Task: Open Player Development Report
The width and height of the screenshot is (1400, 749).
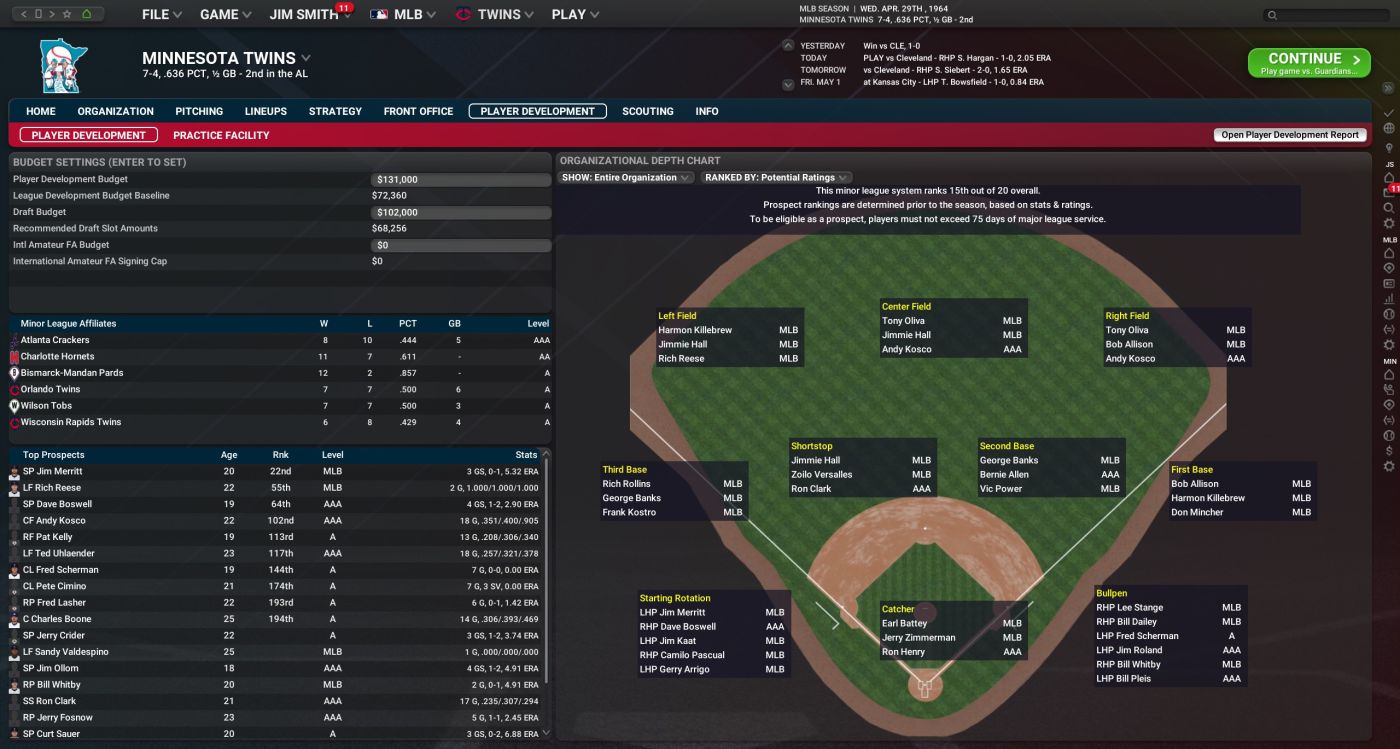Action: pyautogui.click(x=1288, y=134)
